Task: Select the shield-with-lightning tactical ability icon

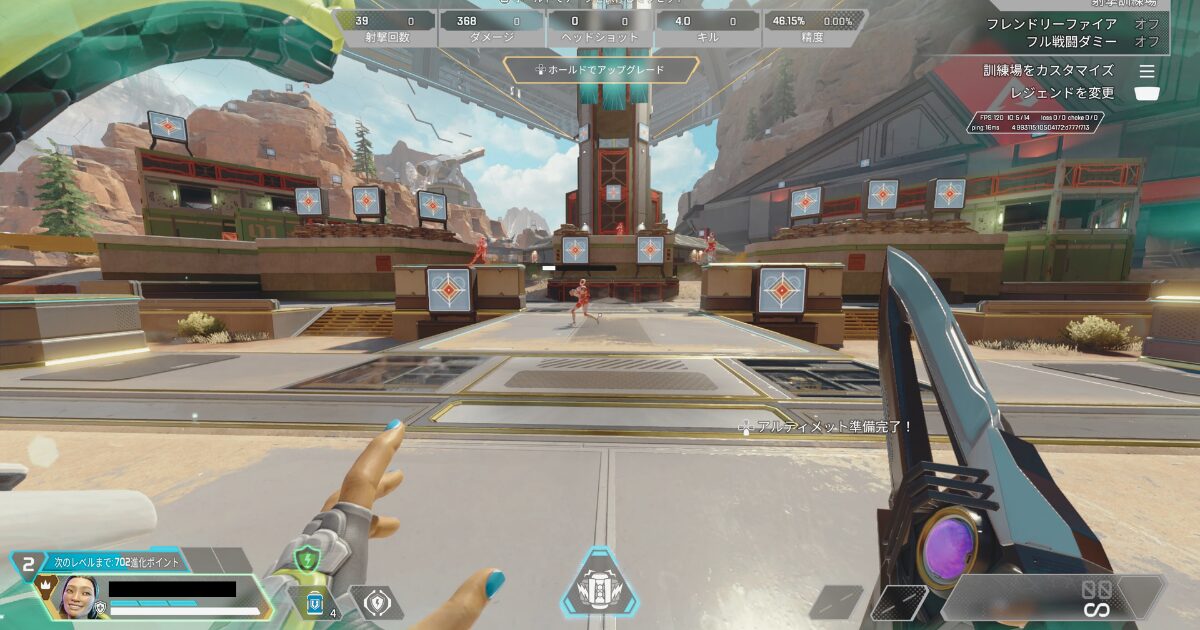Action: [377, 602]
